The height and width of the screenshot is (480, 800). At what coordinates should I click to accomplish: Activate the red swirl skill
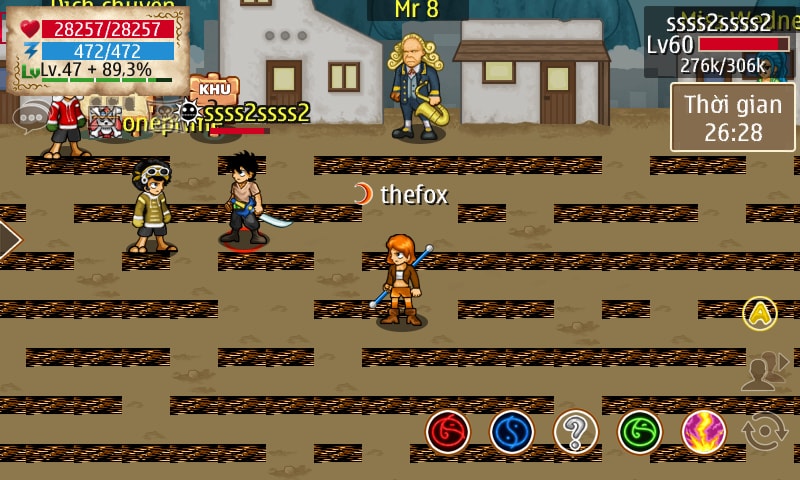[448, 432]
